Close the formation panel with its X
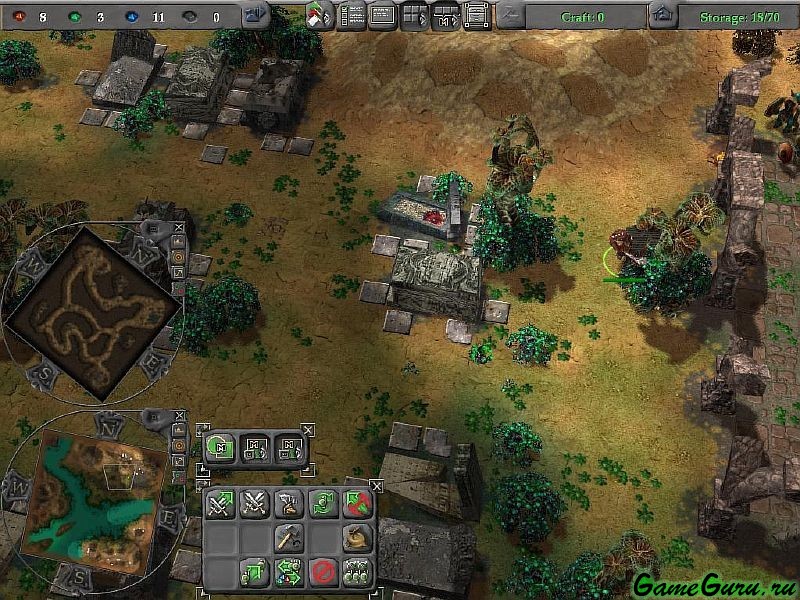Viewport: 800px width, 600px height. tap(307, 430)
